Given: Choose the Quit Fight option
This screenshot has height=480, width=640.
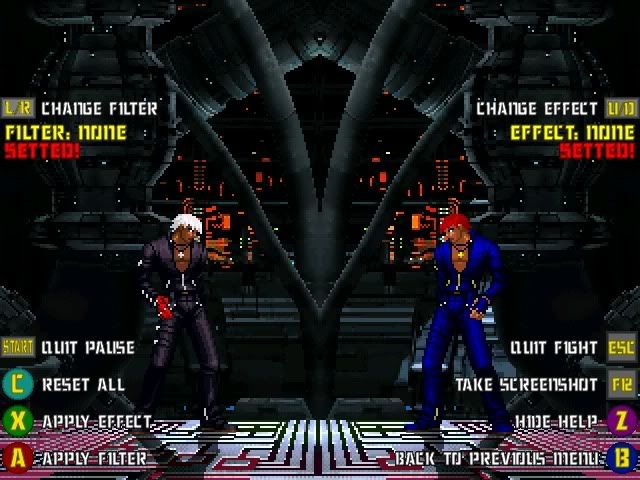Looking at the screenshot, I should click(x=553, y=348).
